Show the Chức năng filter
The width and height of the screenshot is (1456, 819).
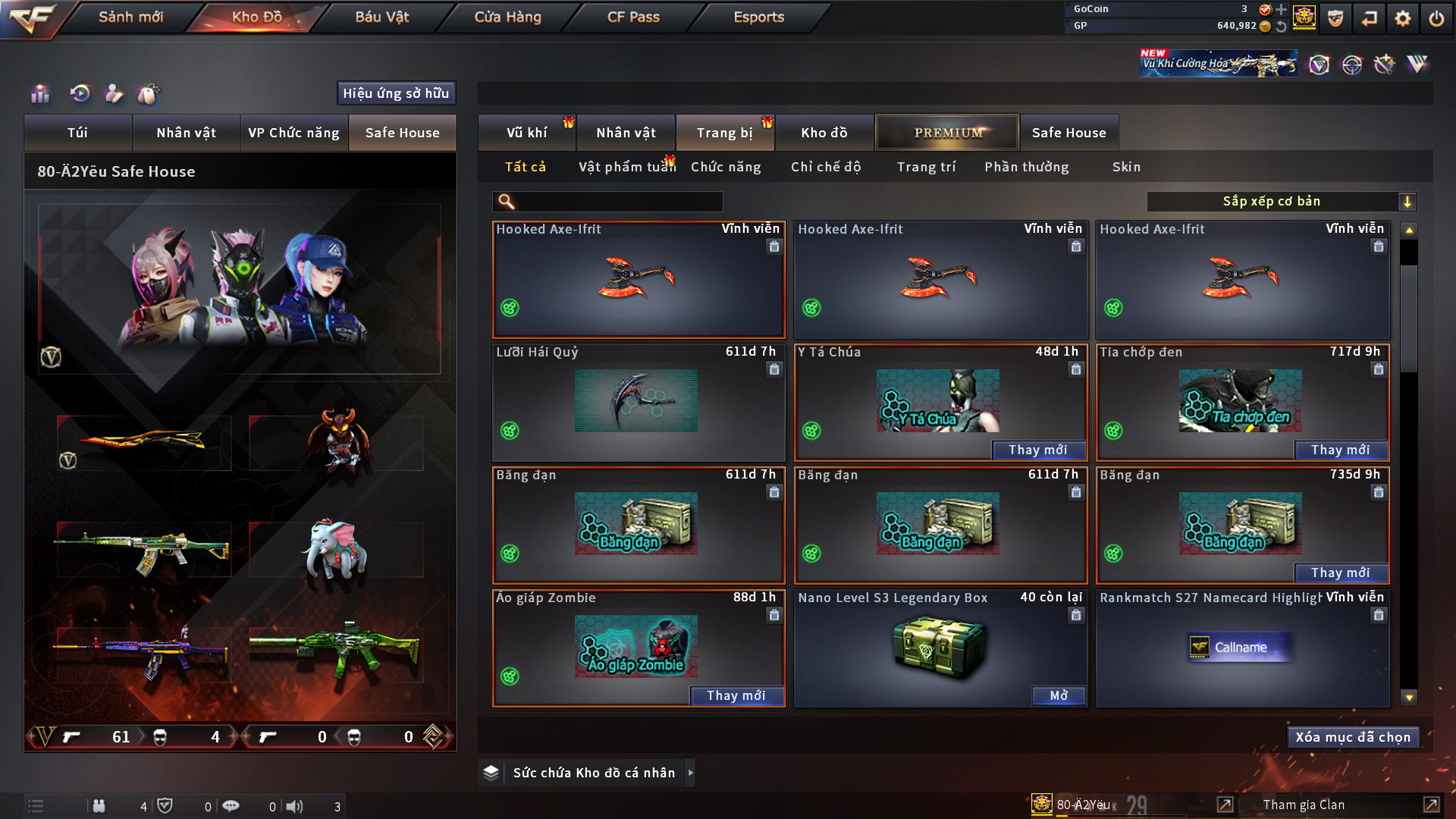pos(726,167)
